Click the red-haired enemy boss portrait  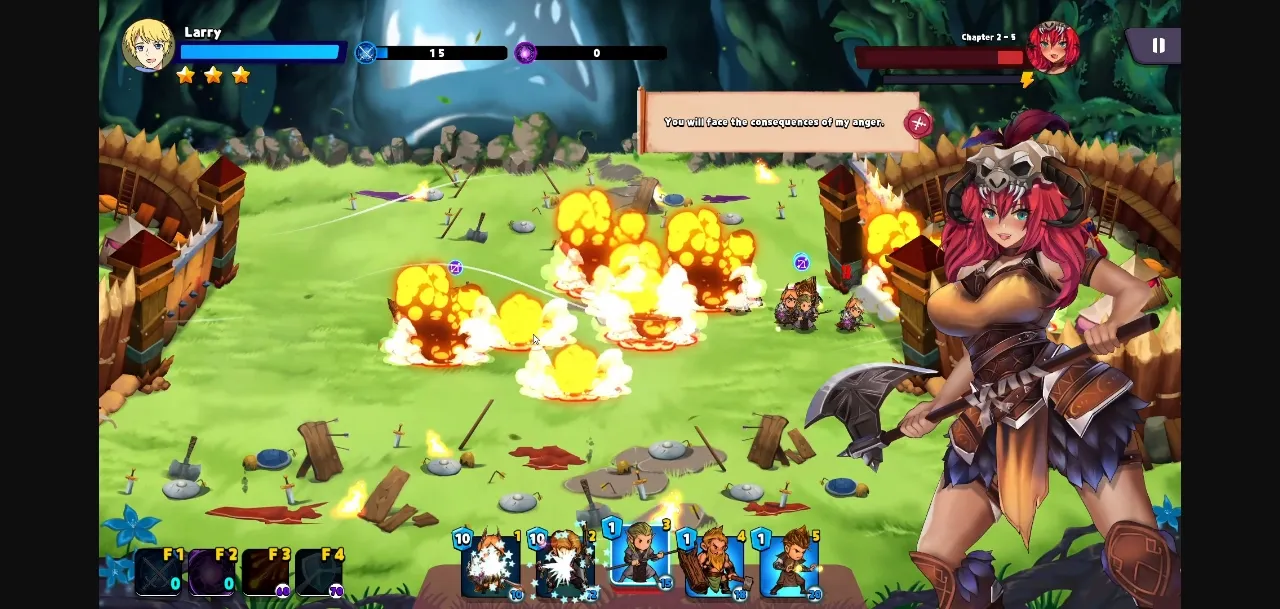(x=1052, y=48)
